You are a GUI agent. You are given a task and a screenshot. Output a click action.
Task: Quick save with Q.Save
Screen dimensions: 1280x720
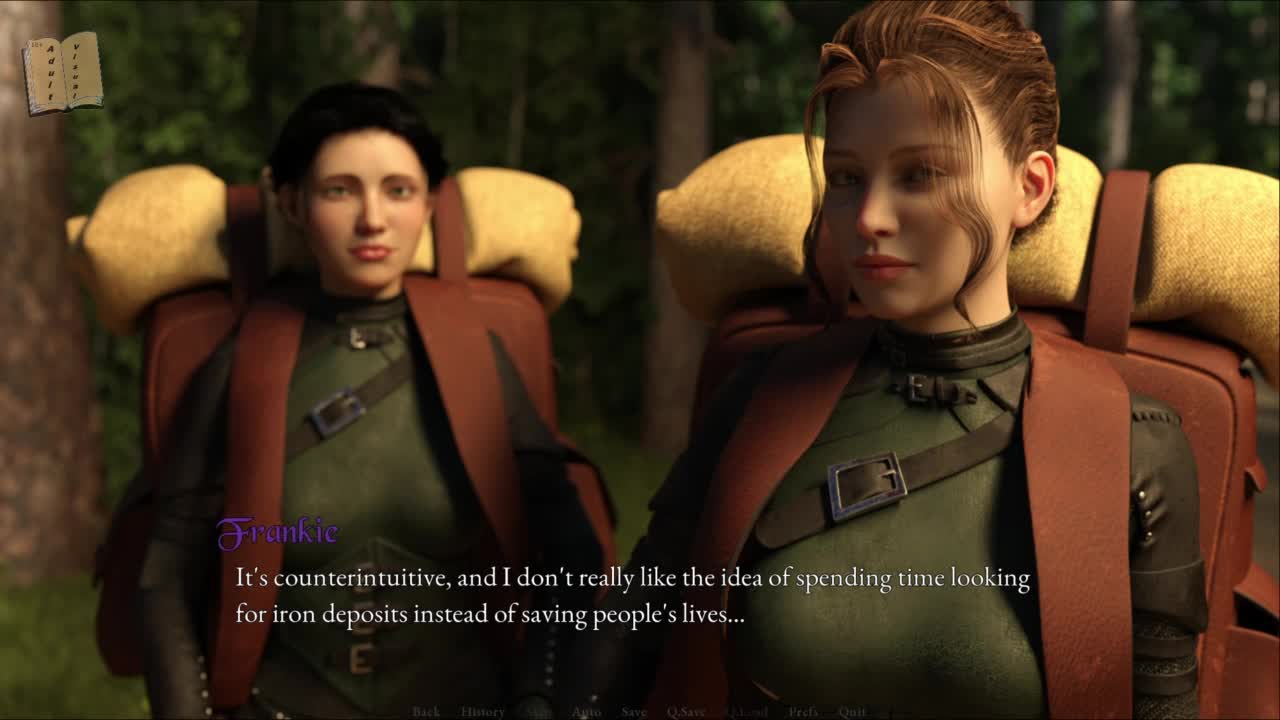[686, 712]
